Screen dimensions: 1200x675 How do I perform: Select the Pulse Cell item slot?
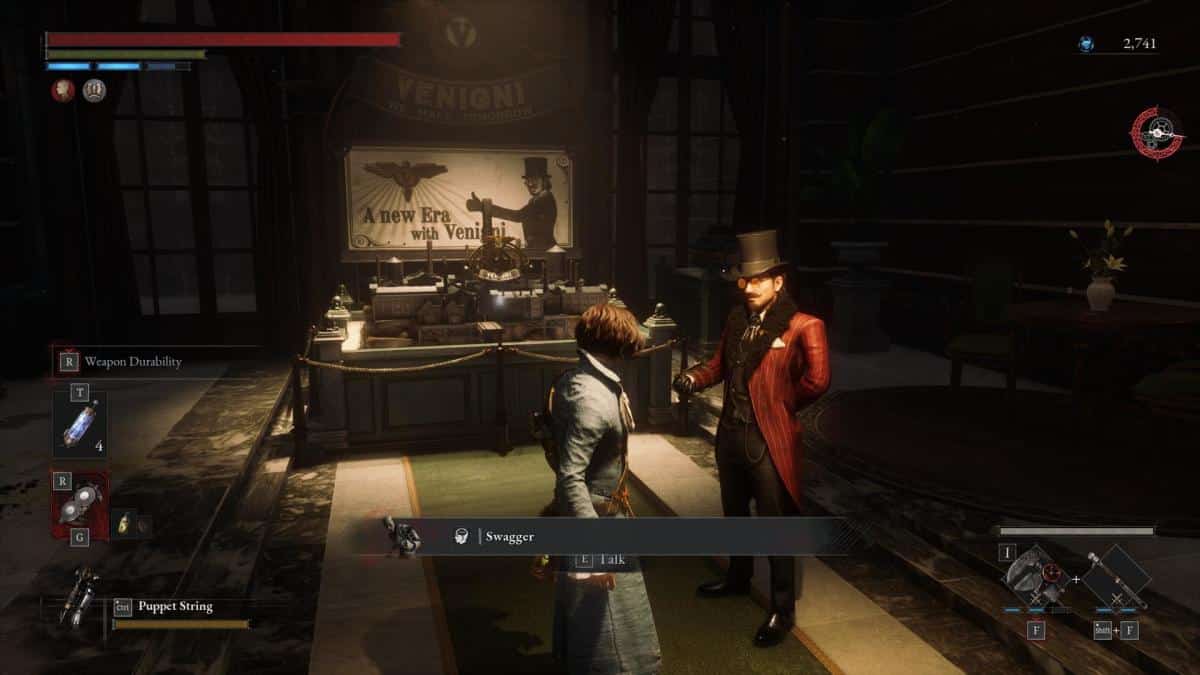[x=80, y=423]
